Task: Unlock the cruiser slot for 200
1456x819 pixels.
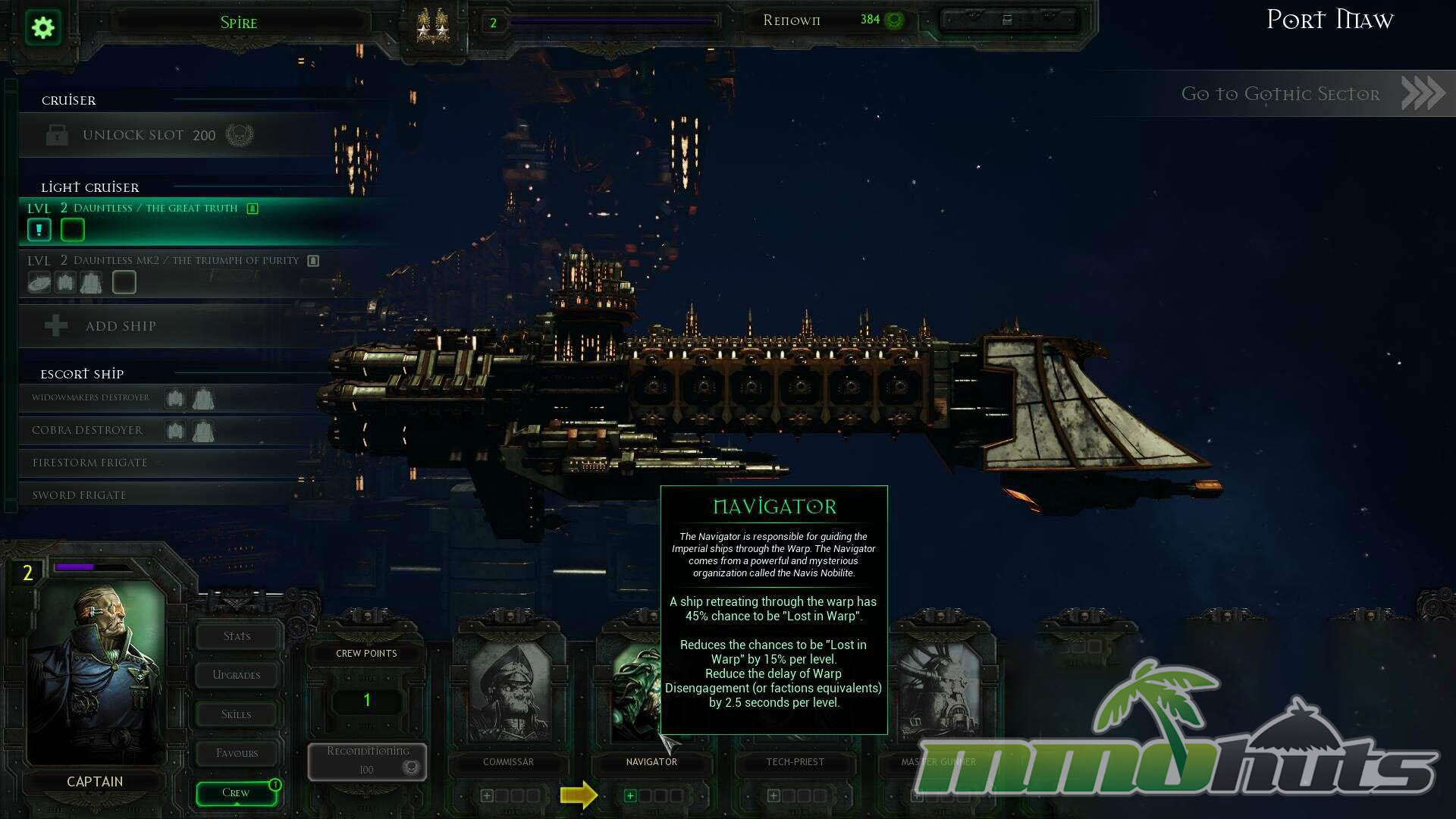Action: (149, 136)
